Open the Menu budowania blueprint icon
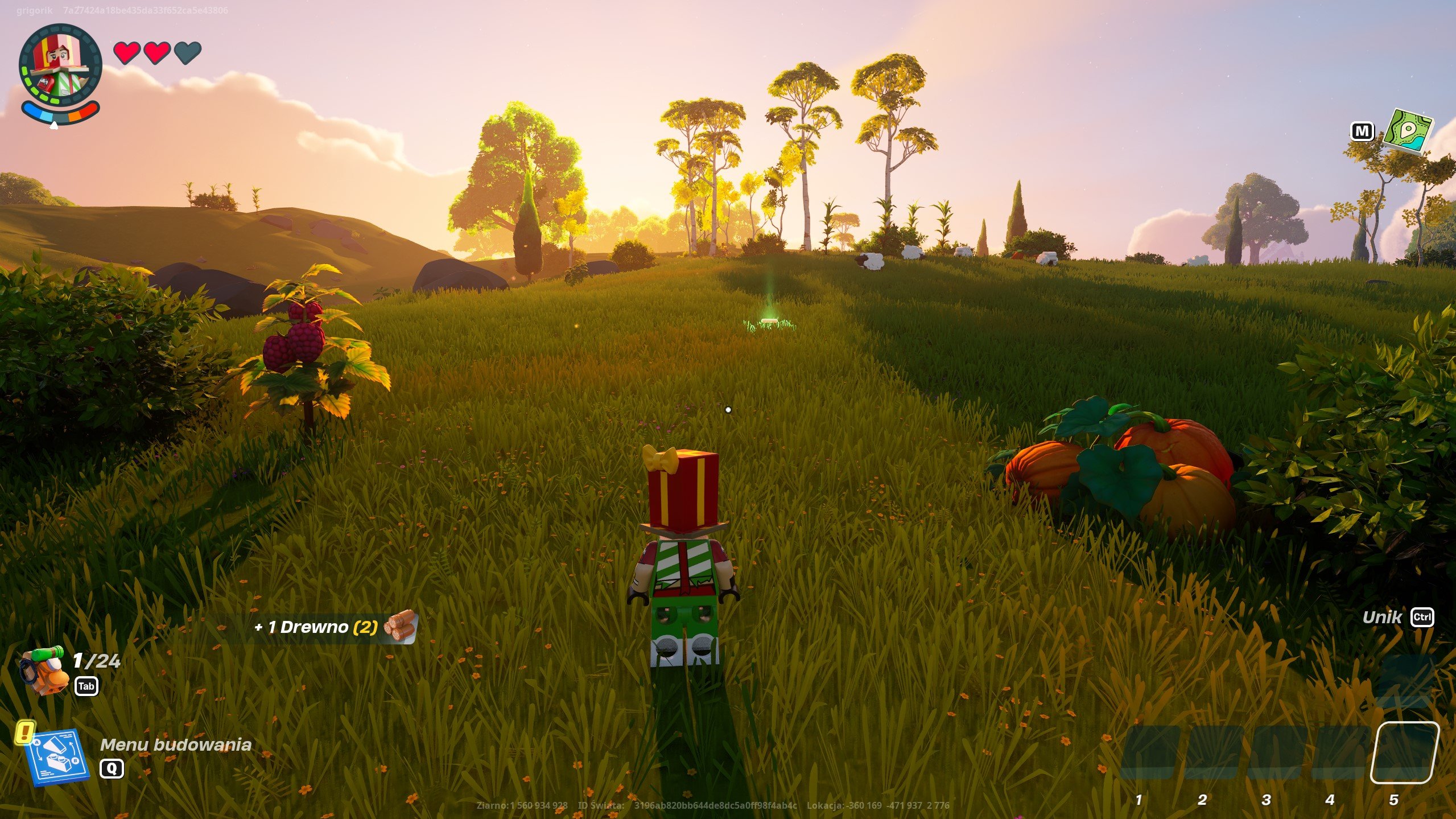The image size is (1456, 819). pyautogui.click(x=57, y=756)
